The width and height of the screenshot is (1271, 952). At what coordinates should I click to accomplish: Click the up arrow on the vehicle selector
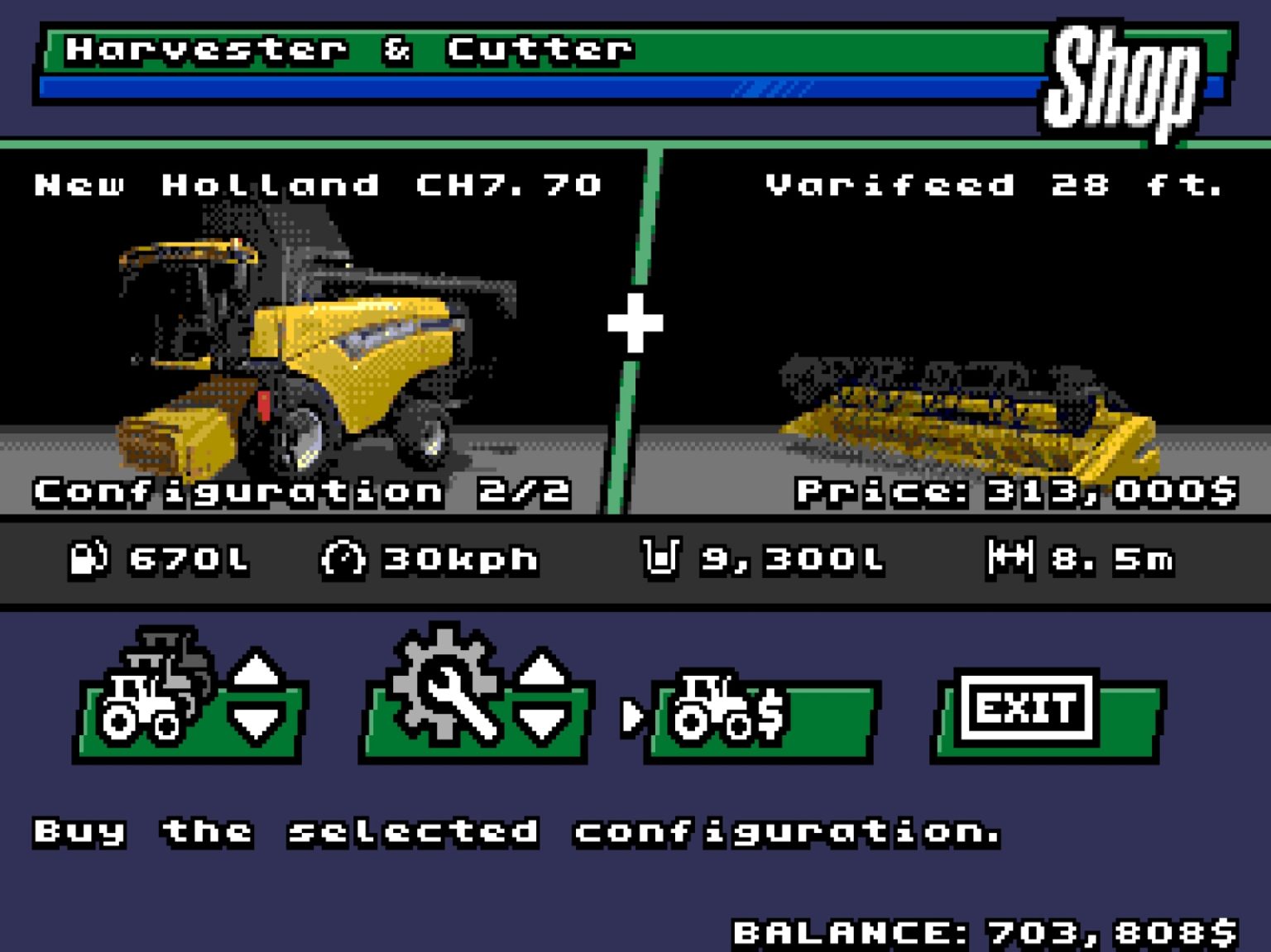[x=258, y=666]
